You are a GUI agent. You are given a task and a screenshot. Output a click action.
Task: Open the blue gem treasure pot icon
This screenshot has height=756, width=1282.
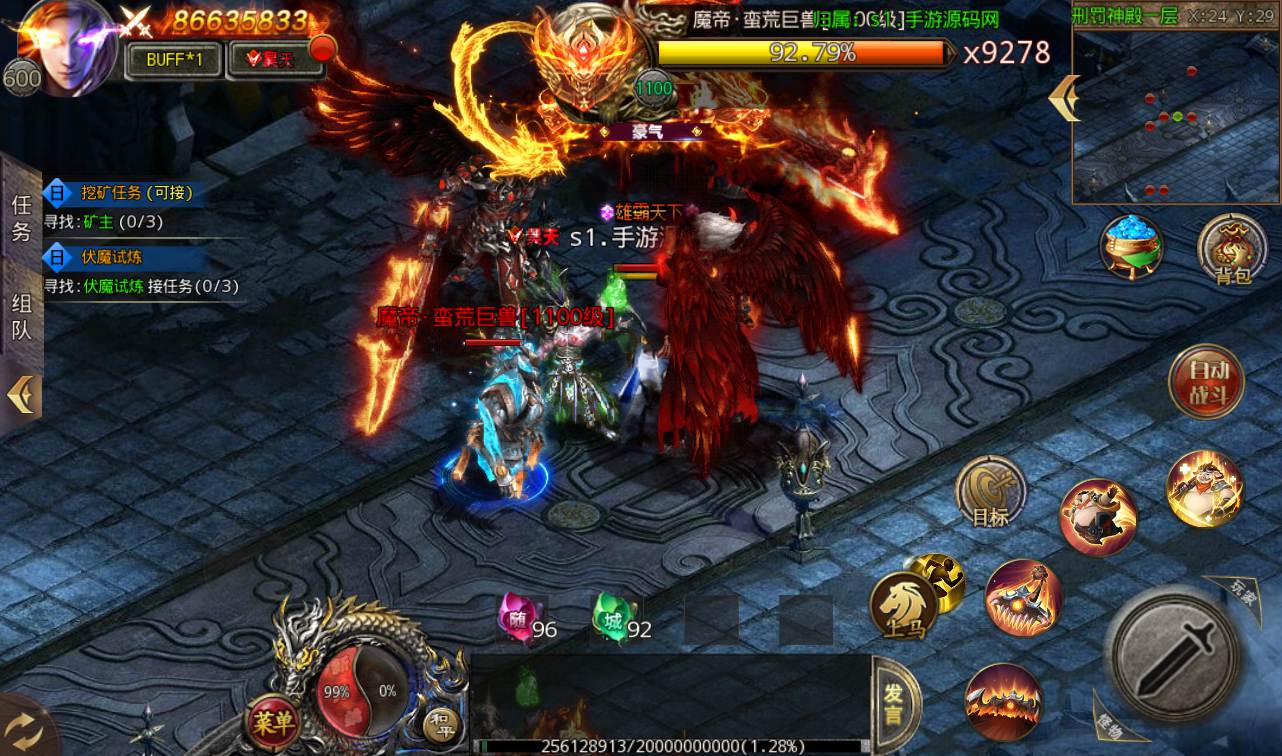tap(1131, 246)
